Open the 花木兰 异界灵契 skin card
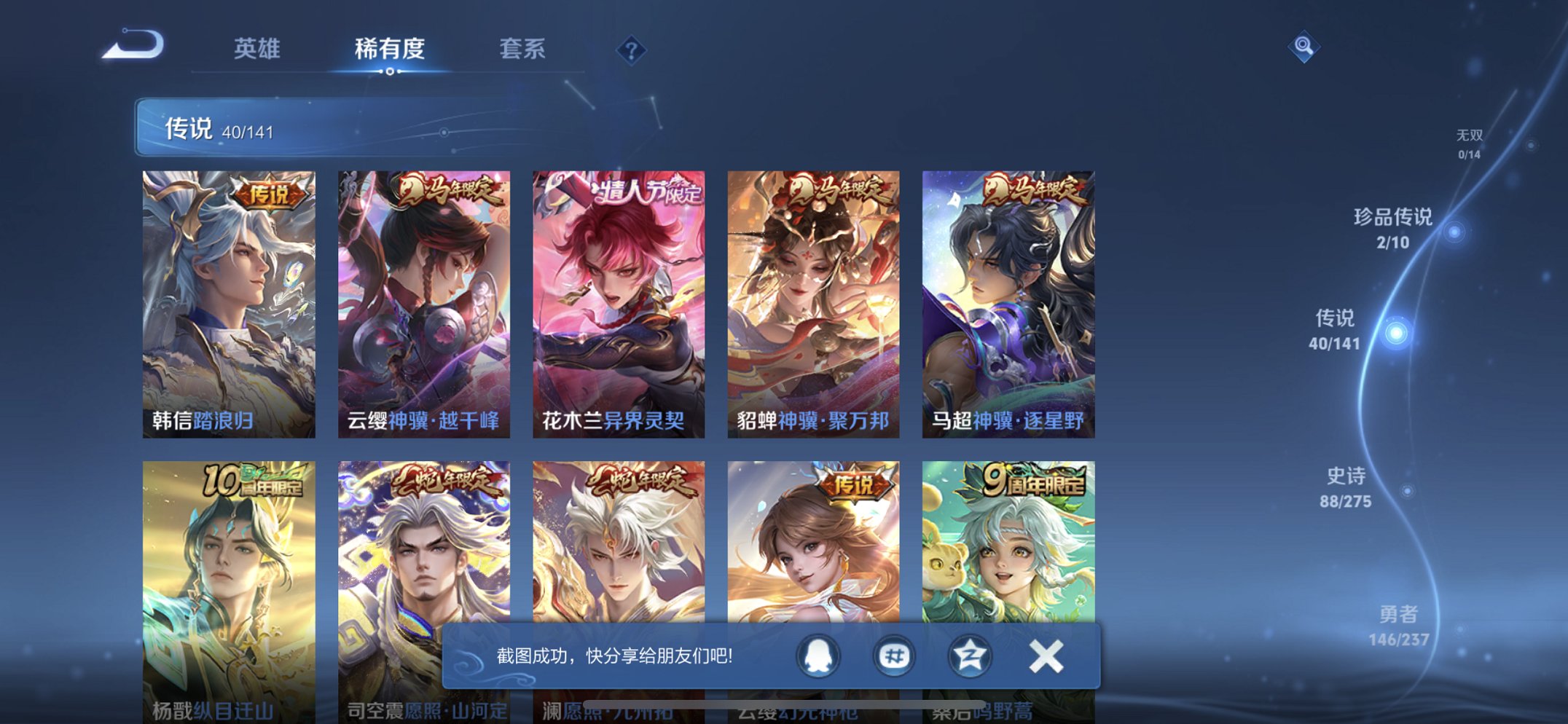Viewport: 1568px width, 724px height. point(616,302)
